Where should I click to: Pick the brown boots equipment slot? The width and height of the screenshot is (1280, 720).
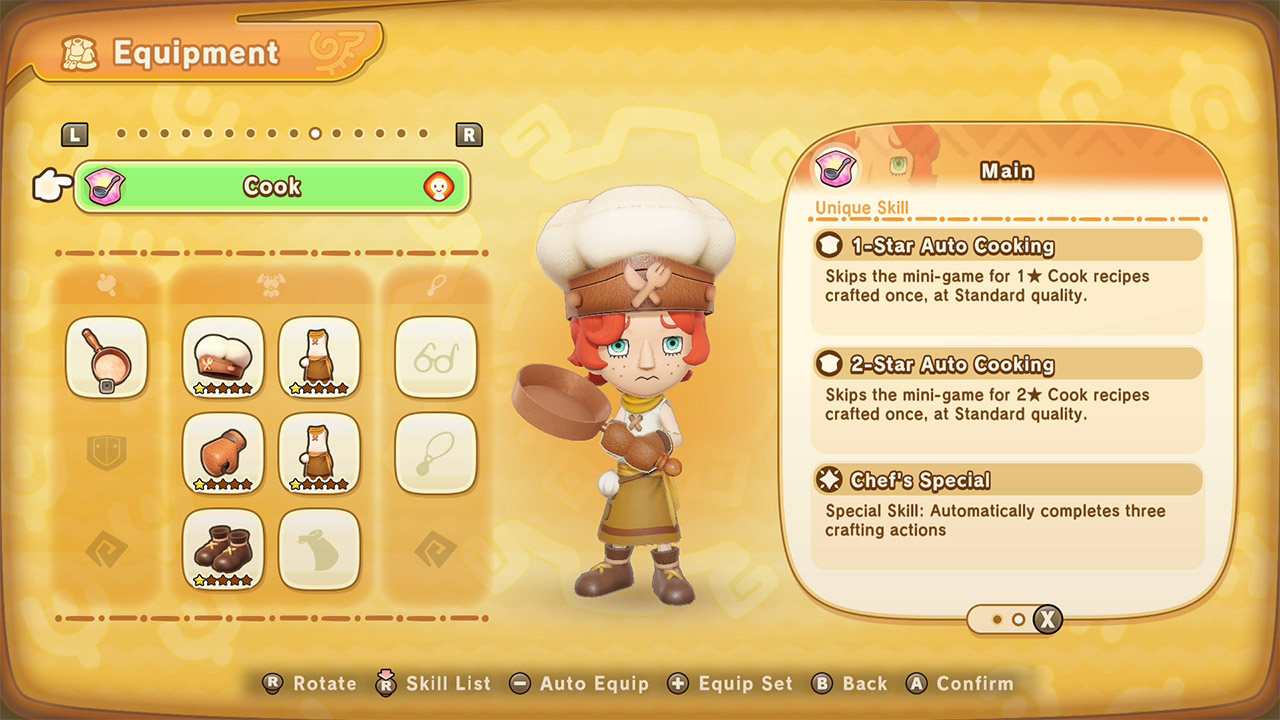pyautogui.click(x=223, y=549)
